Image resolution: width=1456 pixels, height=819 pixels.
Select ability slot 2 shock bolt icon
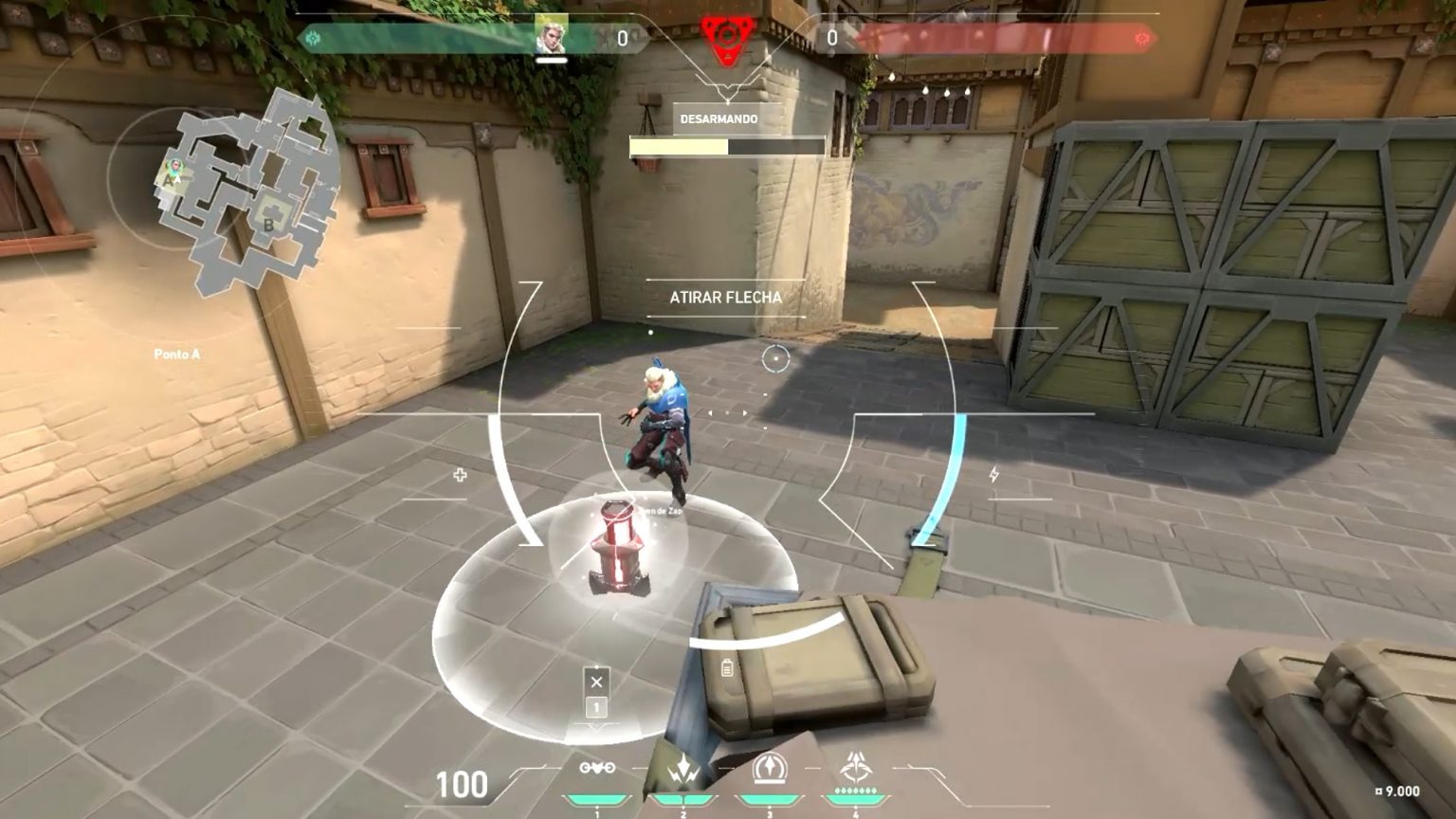[x=683, y=769]
